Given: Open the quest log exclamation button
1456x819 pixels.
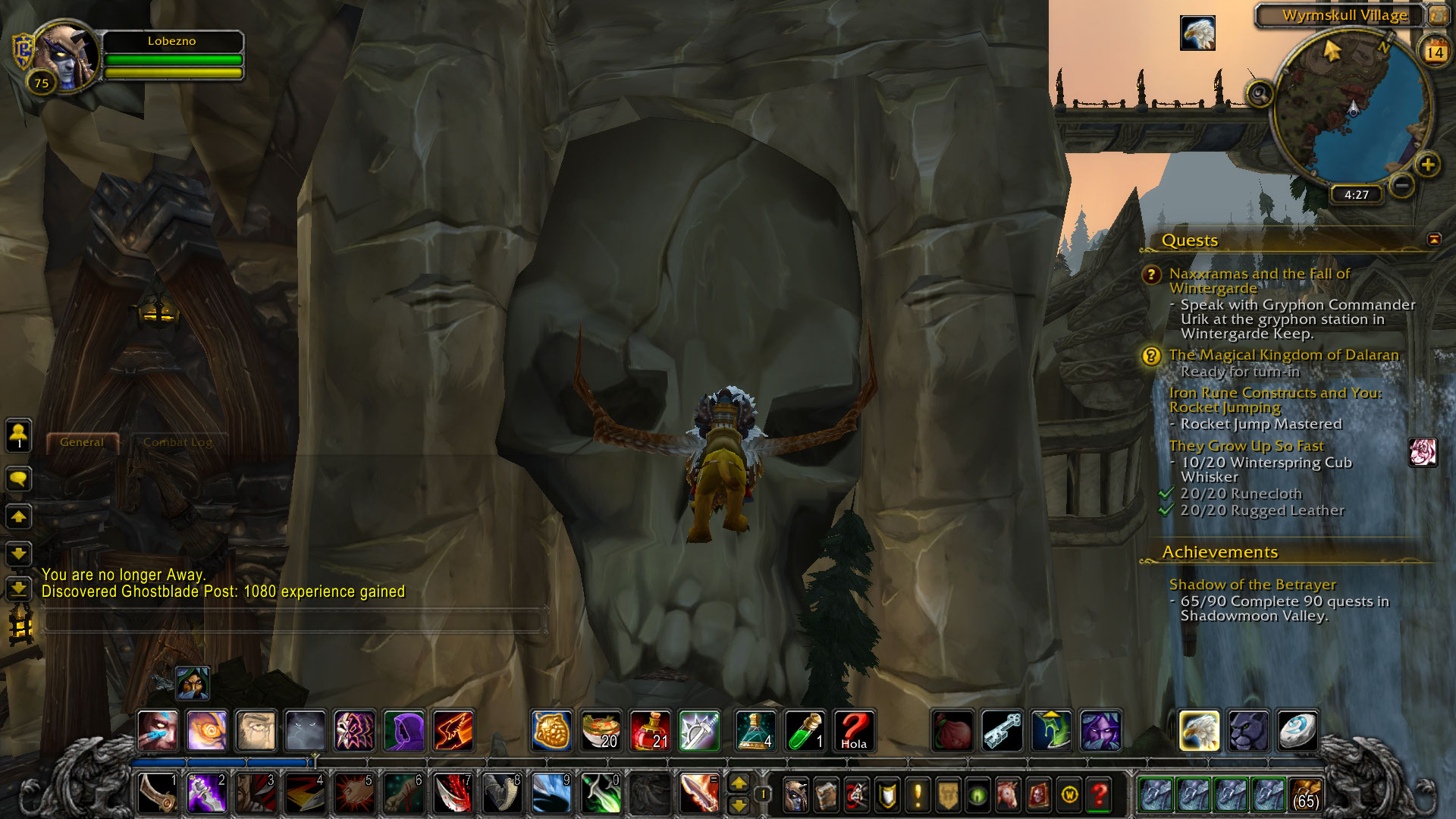Looking at the screenshot, I should 918,795.
